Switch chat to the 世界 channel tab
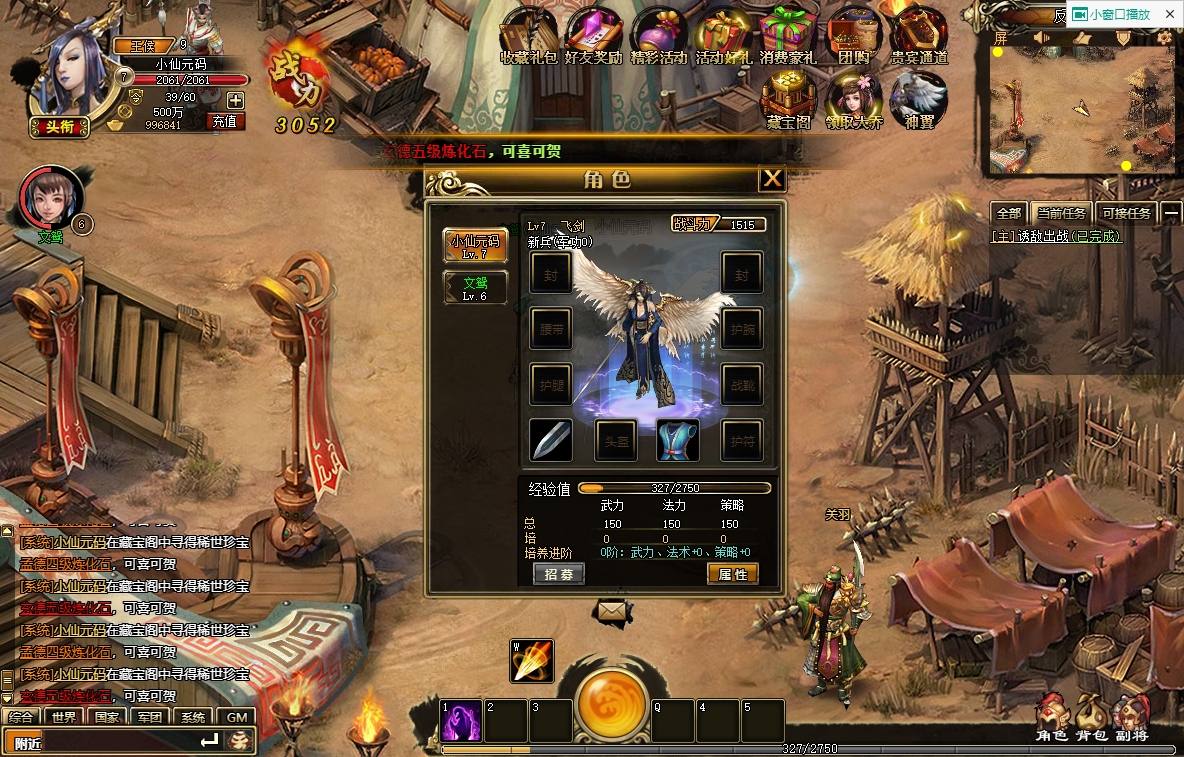Screen dimensions: 1184x757 click(64, 717)
